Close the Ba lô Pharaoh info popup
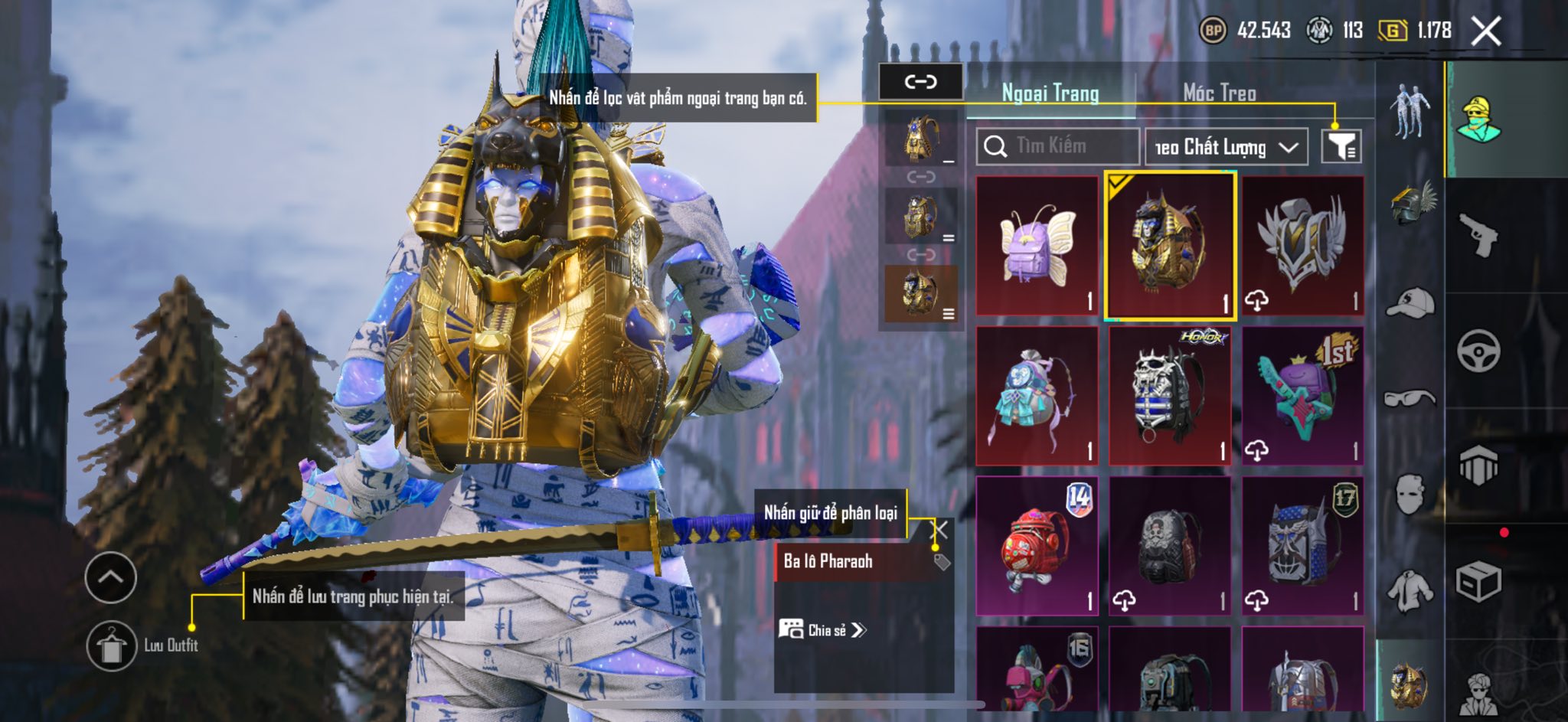Viewport: 1568px width, 722px height. [x=941, y=529]
